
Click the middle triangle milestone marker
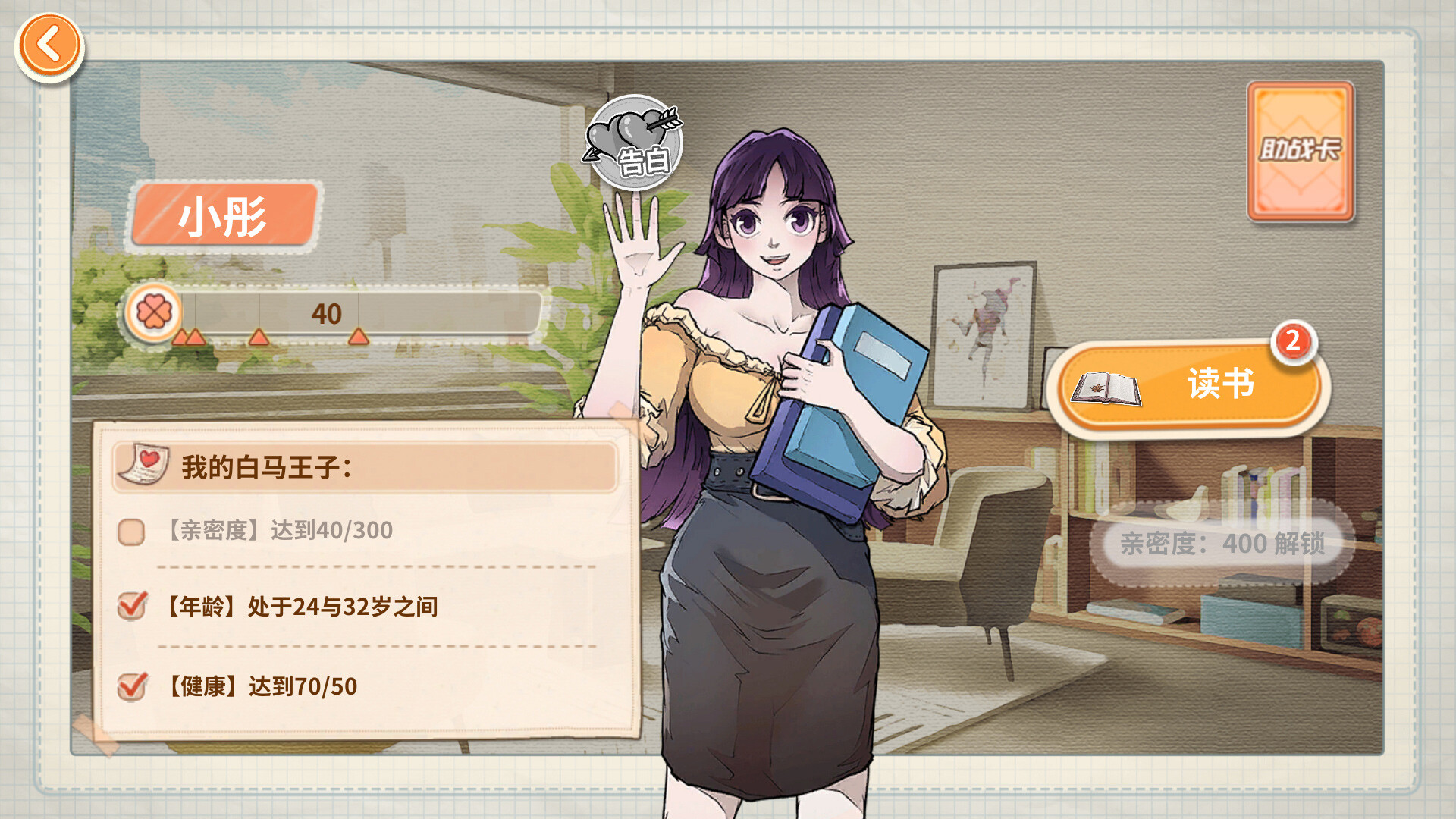point(259,337)
